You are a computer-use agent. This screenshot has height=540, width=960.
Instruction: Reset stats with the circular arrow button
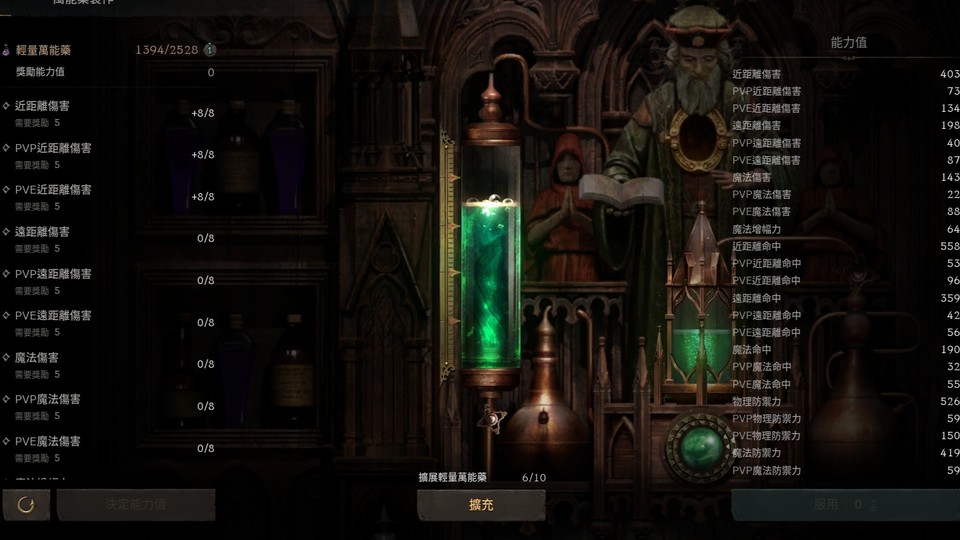26,505
